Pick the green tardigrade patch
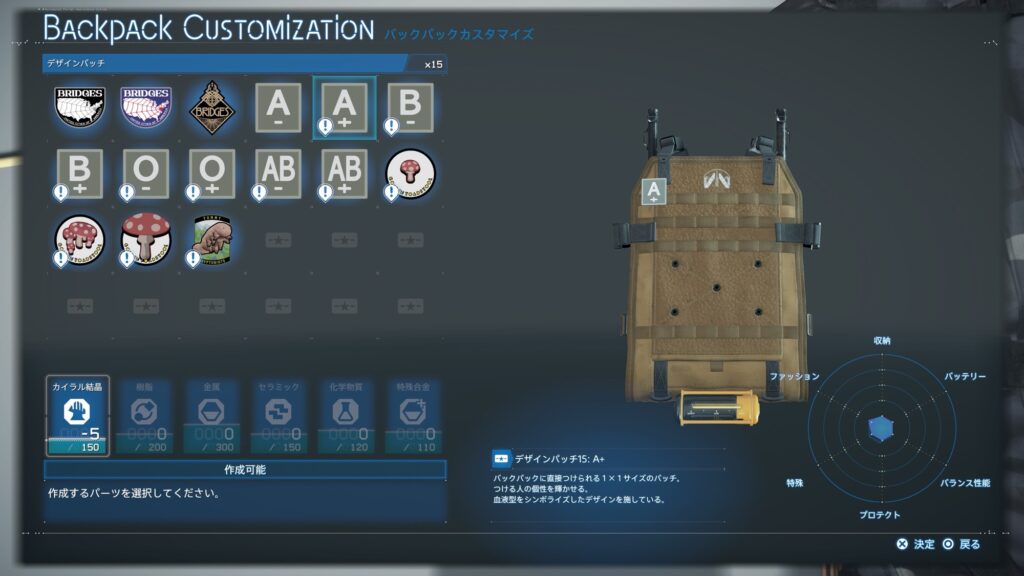The width and height of the screenshot is (1024, 576). point(211,240)
